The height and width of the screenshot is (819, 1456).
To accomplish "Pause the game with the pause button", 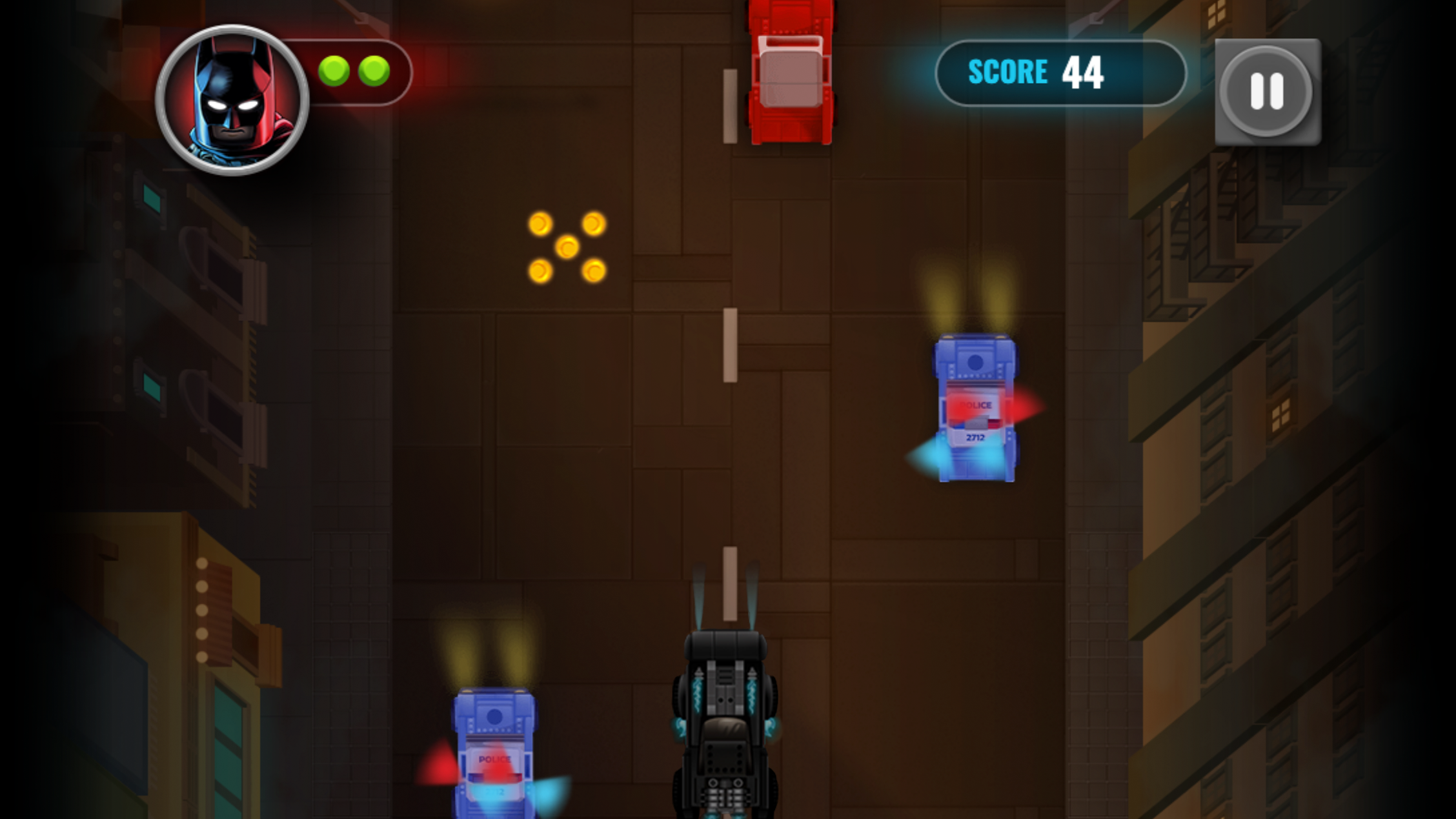I will tap(1266, 91).
